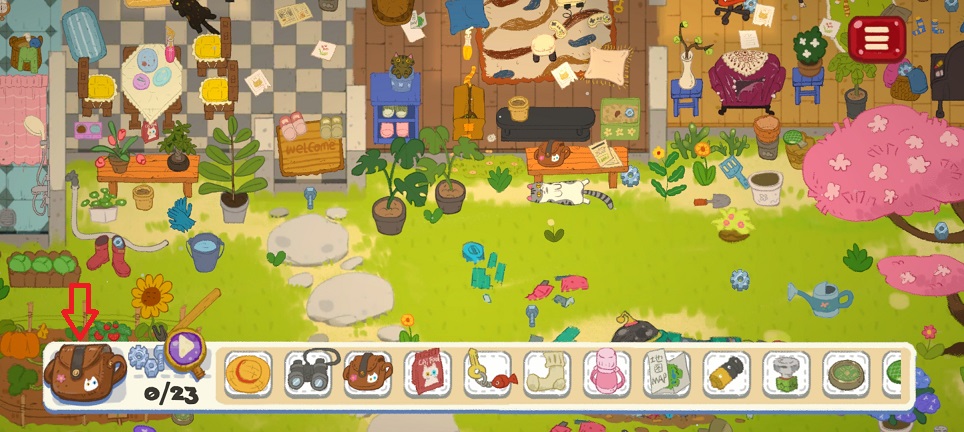964x432 pixels.
Task: Tap the purple play button magnifier
Action: point(185,349)
